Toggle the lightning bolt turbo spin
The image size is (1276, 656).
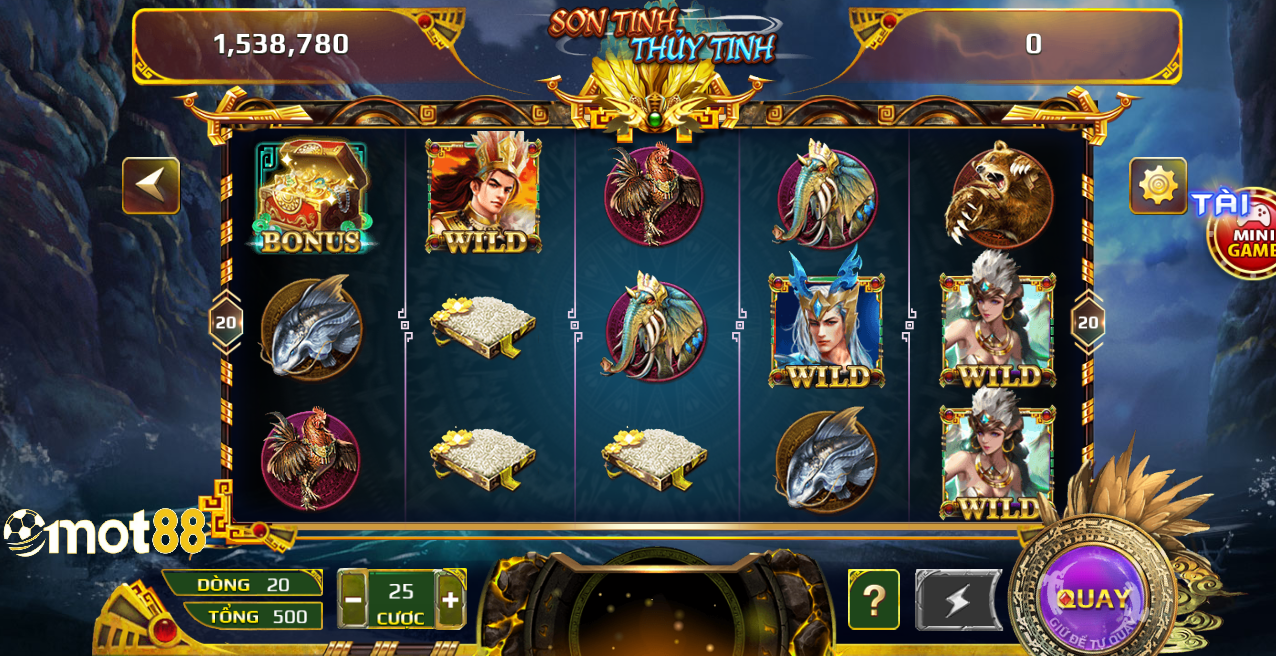pos(958,600)
